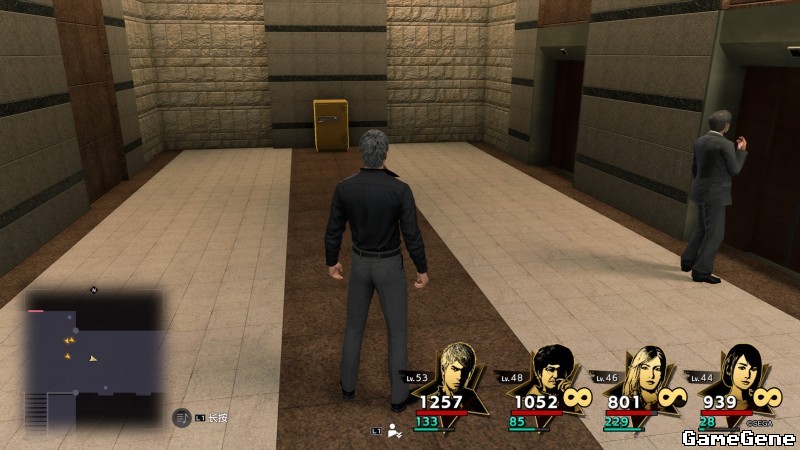Viewport: 800px width, 450px height.
Task: Click the music playlist icon
Action: coord(182,417)
